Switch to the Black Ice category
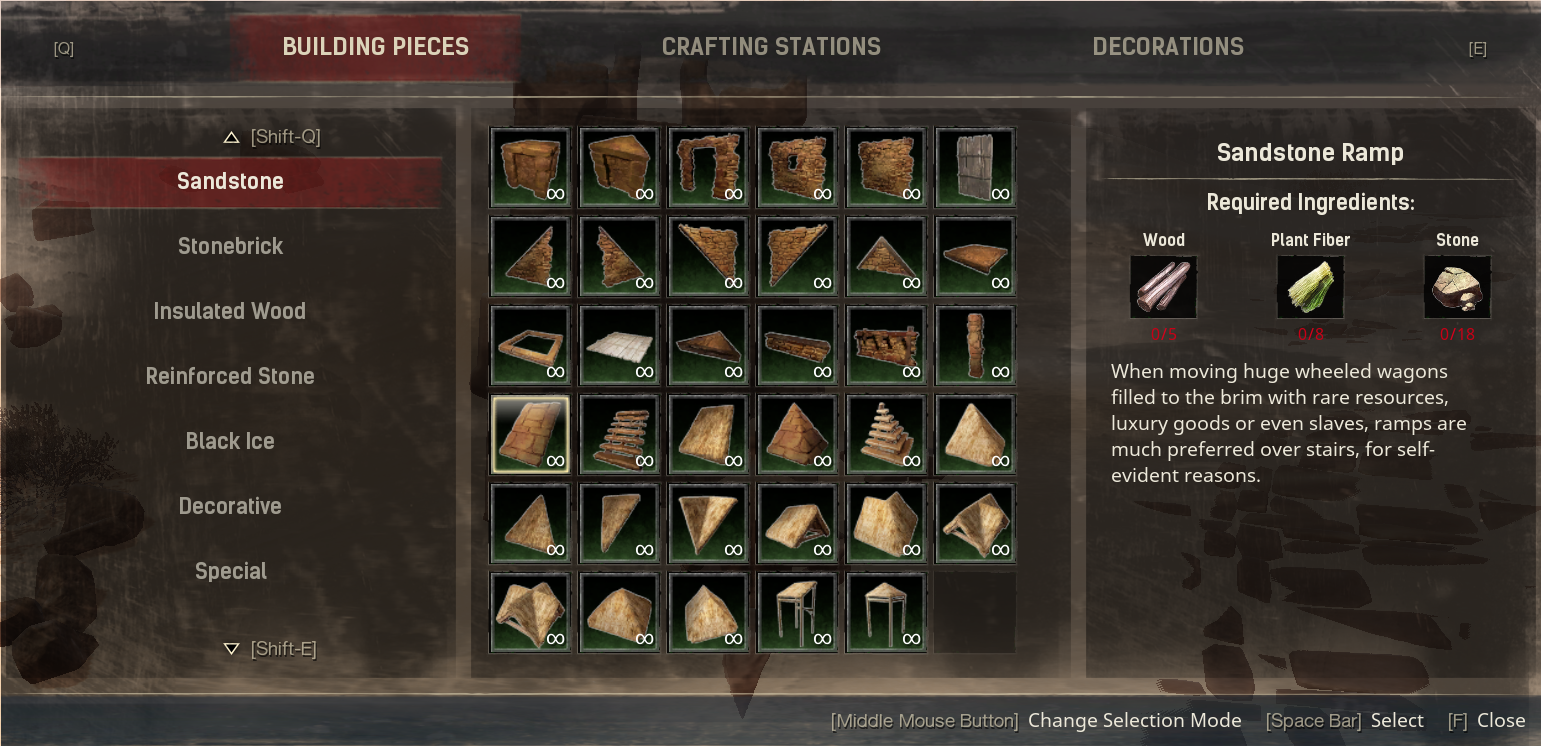 (230, 441)
